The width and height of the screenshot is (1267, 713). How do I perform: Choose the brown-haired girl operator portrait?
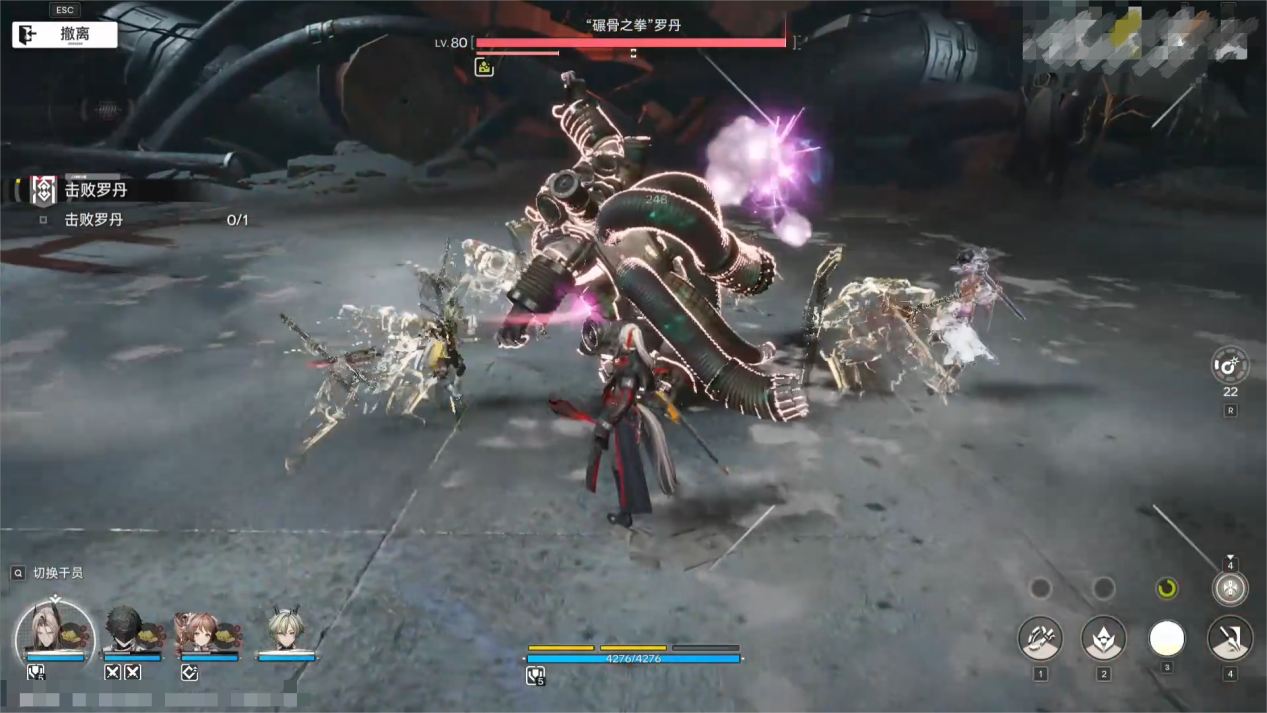(198, 631)
